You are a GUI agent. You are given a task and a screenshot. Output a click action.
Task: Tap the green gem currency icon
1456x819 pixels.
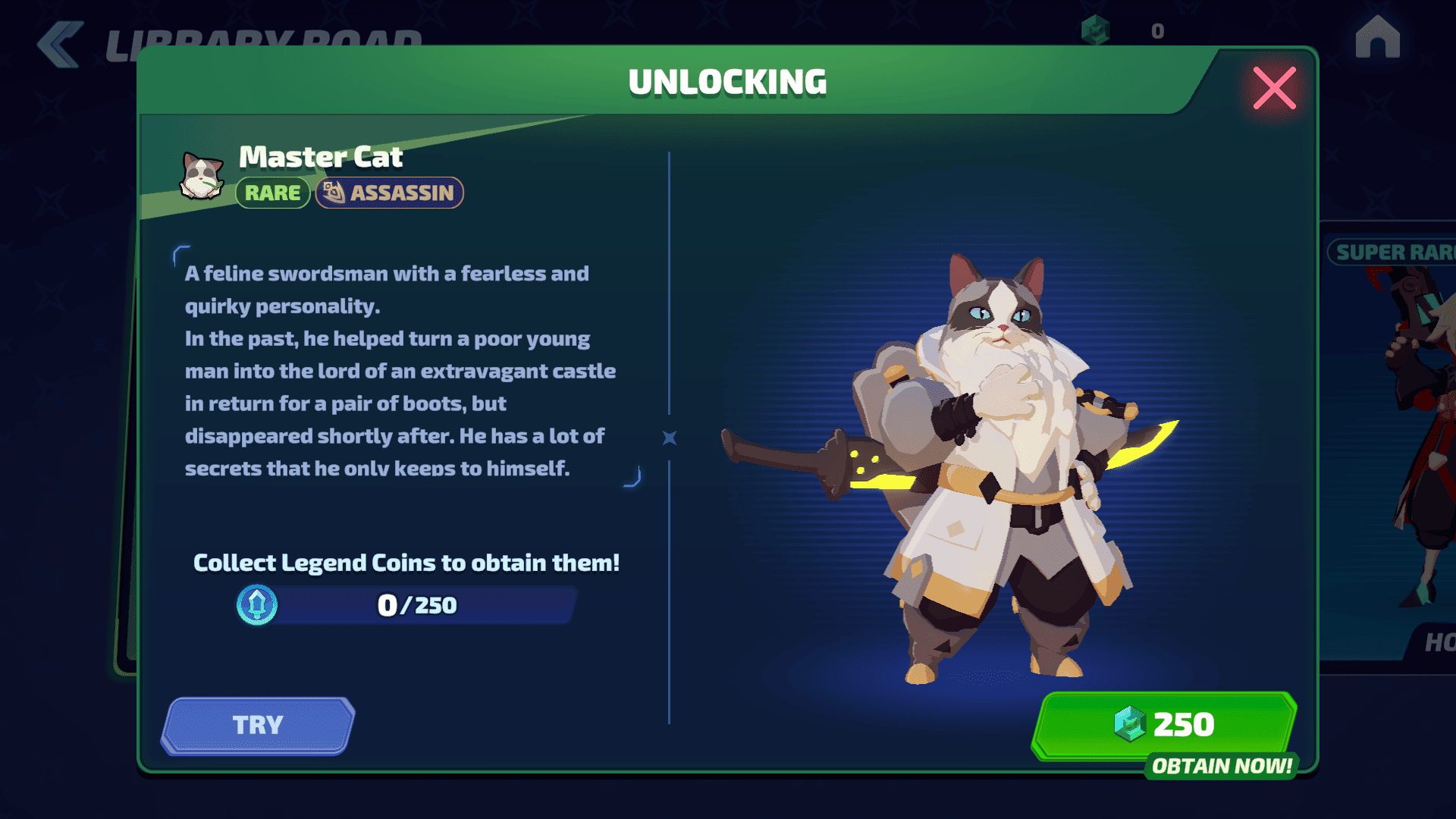click(1095, 30)
